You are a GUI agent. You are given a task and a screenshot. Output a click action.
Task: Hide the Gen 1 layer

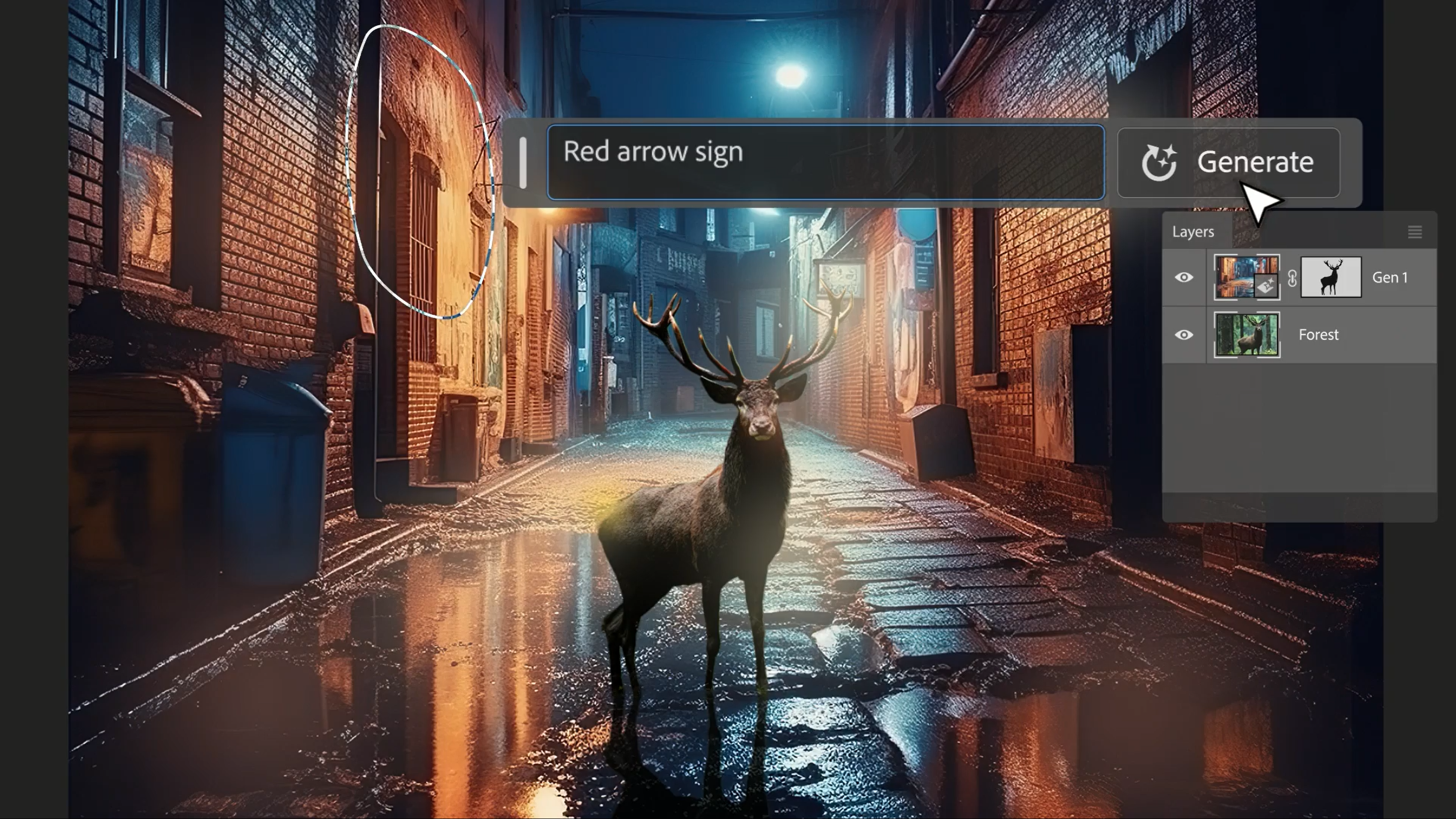[x=1185, y=278]
